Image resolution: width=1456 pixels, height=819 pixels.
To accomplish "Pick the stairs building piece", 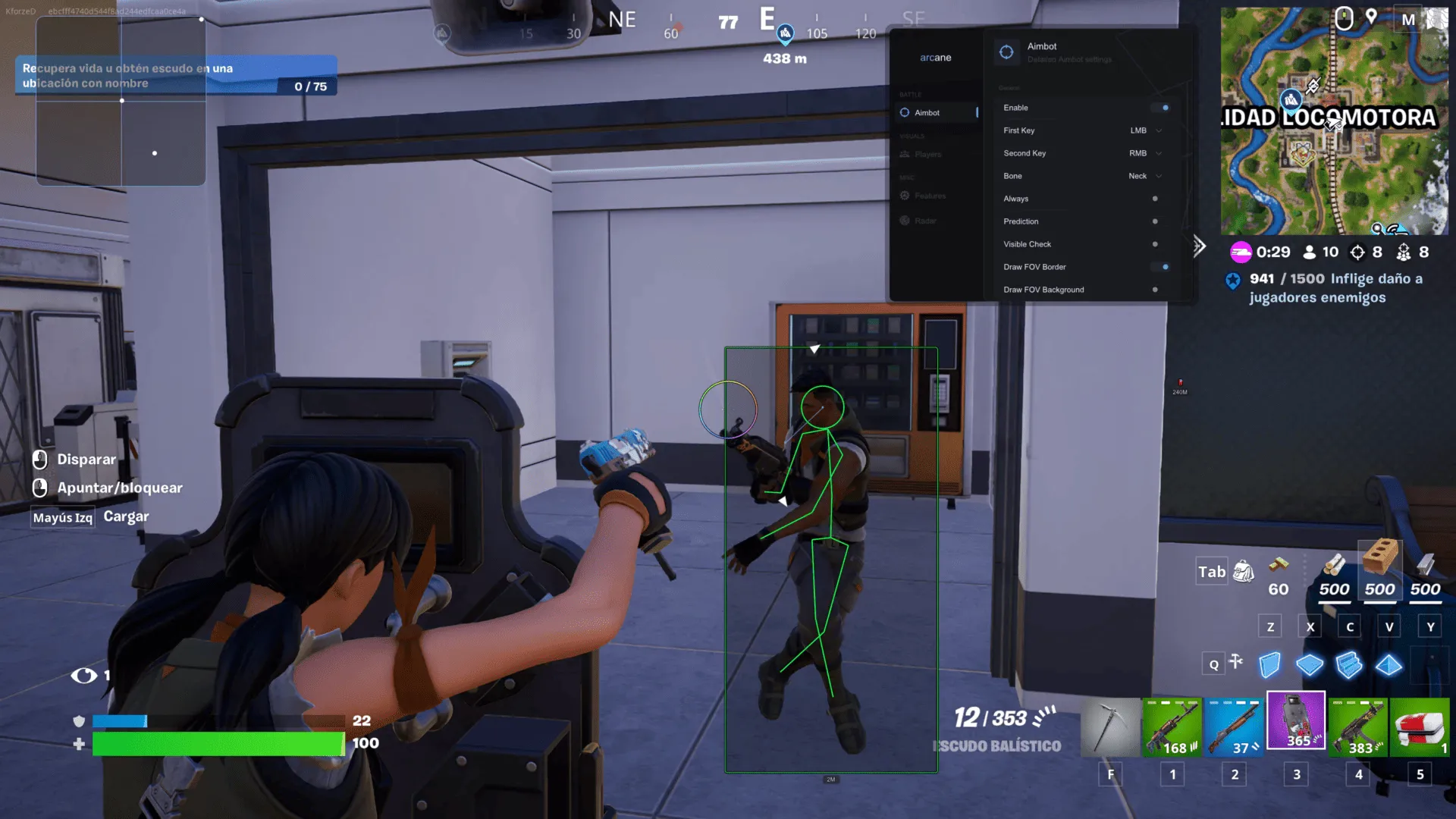I will tap(1349, 665).
